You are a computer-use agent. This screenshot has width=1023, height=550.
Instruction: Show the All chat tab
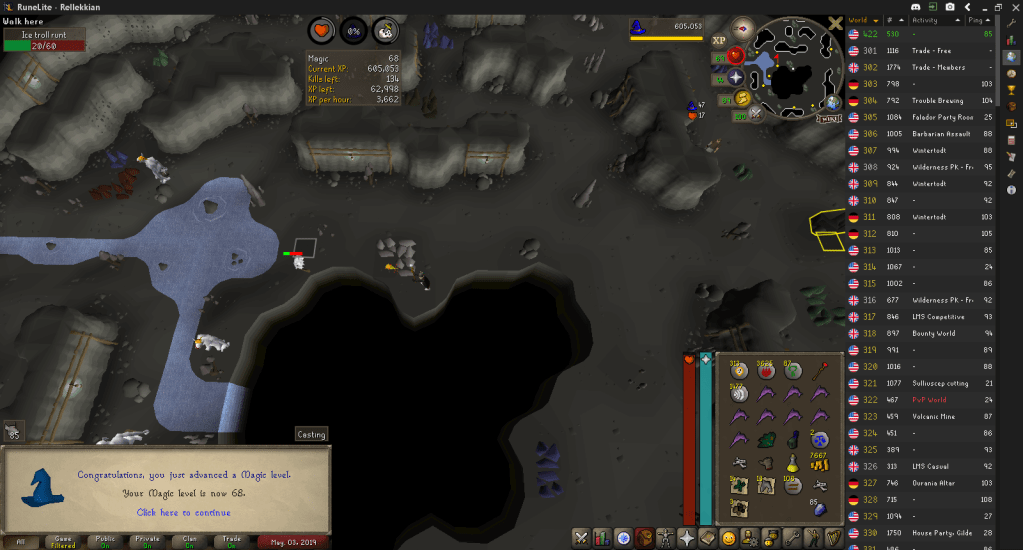coord(21,541)
